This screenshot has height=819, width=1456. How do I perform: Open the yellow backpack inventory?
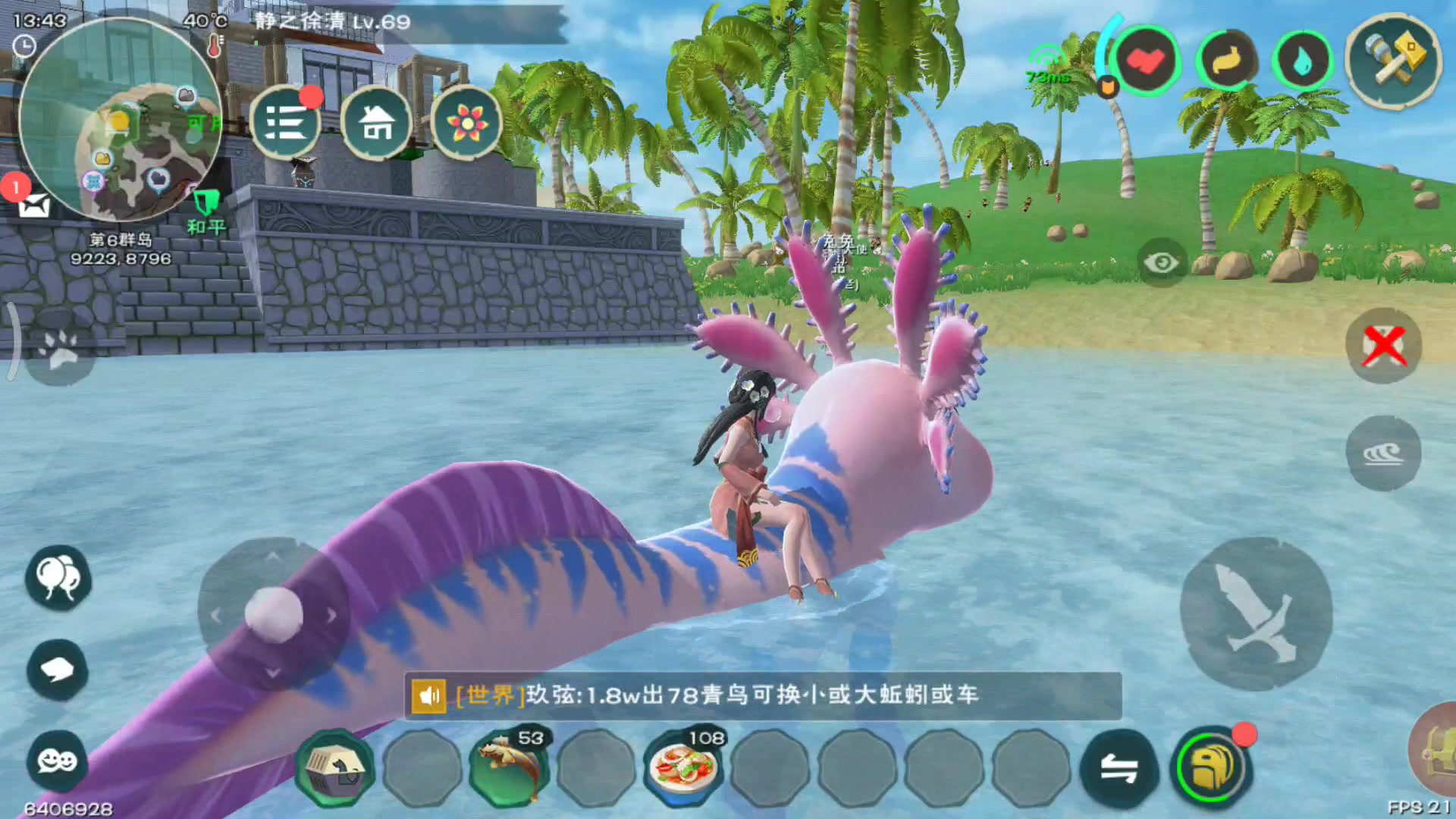[1210, 767]
